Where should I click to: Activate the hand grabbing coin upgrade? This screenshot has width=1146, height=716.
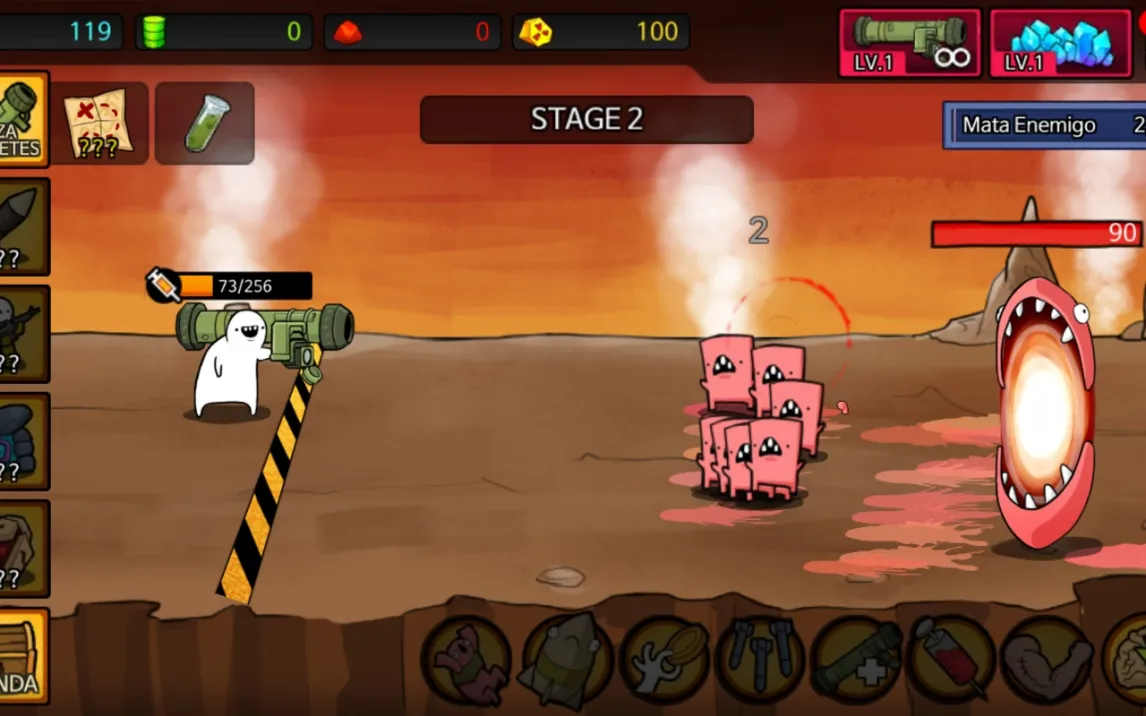point(664,660)
